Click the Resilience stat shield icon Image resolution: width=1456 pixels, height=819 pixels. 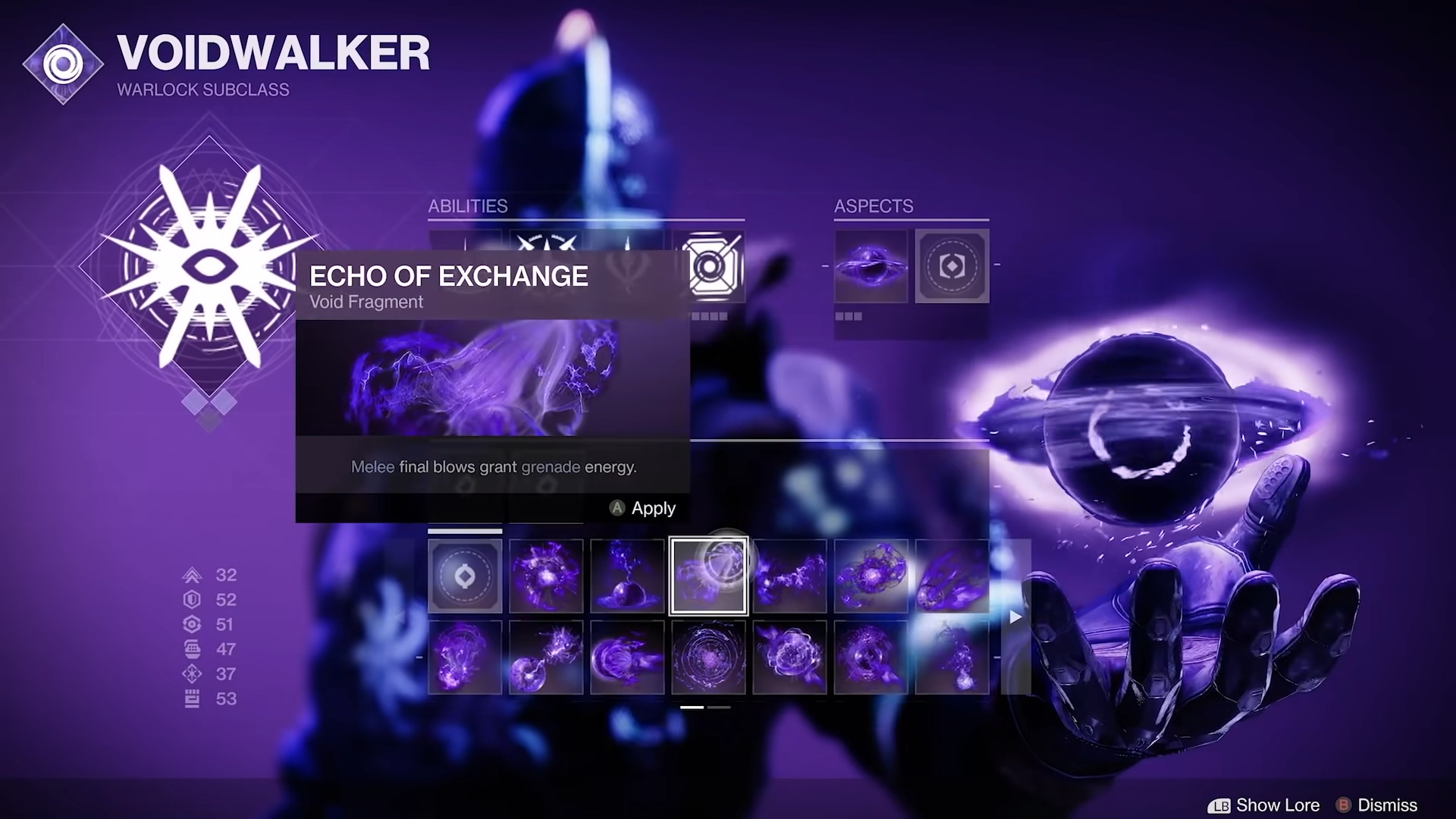click(192, 600)
